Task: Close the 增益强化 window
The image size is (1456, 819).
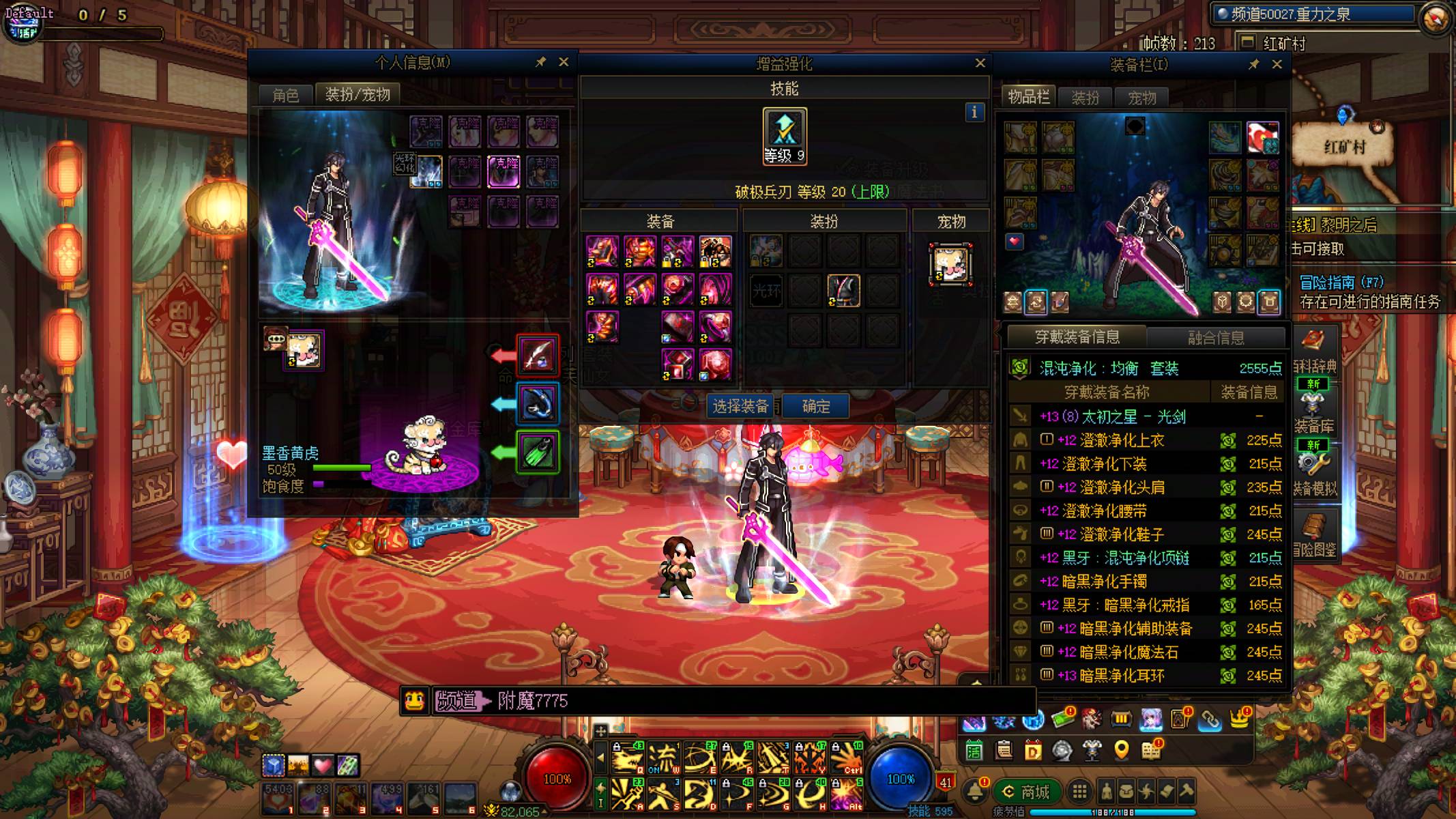Action: coord(980,63)
